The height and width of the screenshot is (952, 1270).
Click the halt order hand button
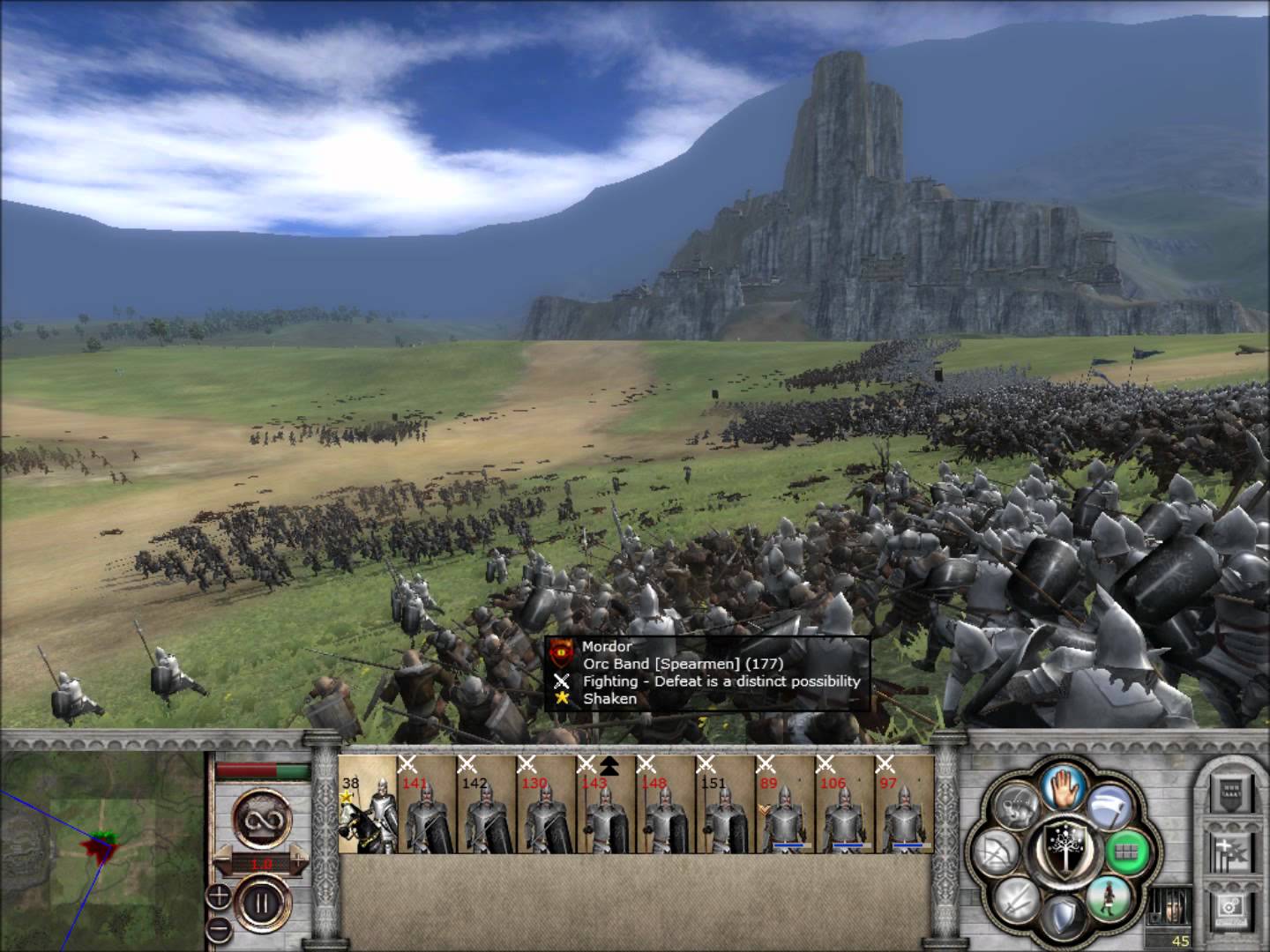point(1062,788)
